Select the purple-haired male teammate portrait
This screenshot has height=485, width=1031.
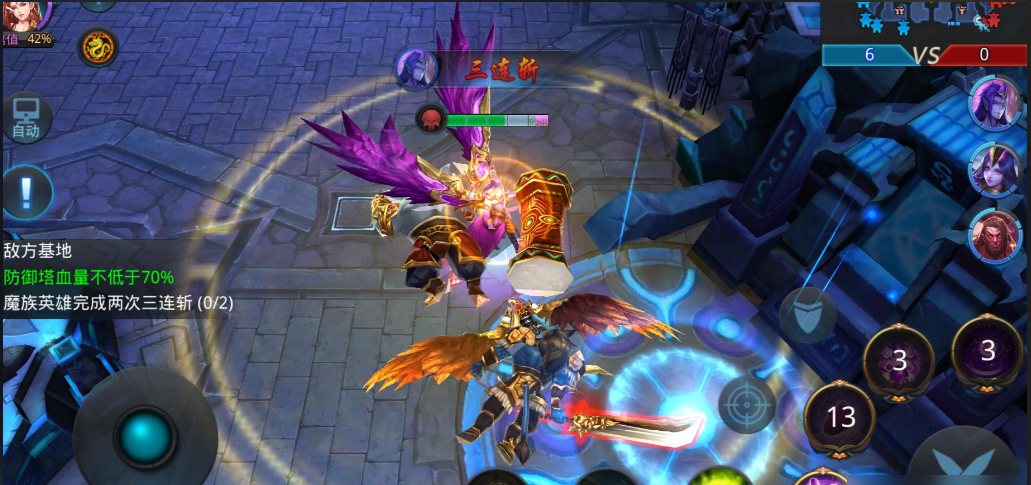992,102
